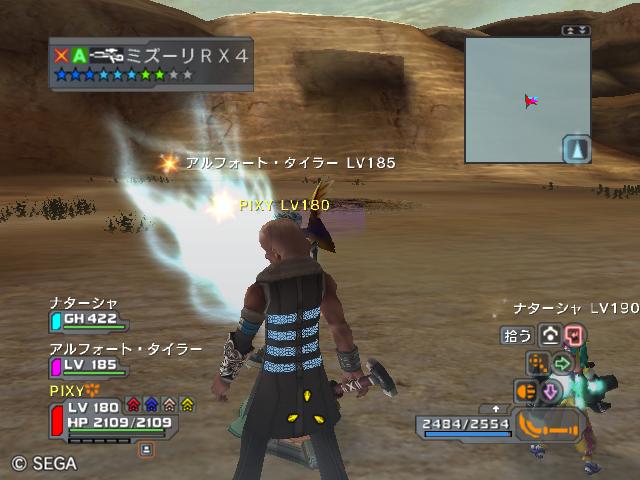Click the small orange-framed status icon
Viewport: 640px width, 480px height.
[x=146, y=450]
